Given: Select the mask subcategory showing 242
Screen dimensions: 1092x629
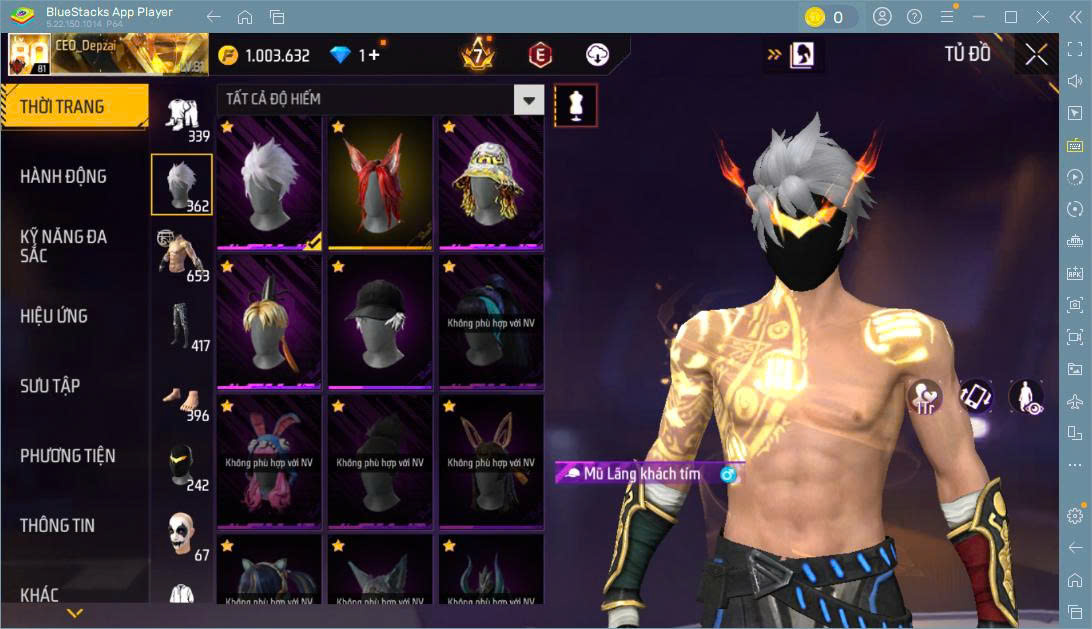Looking at the screenshot, I should pyautogui.click(x=181, y=465).
